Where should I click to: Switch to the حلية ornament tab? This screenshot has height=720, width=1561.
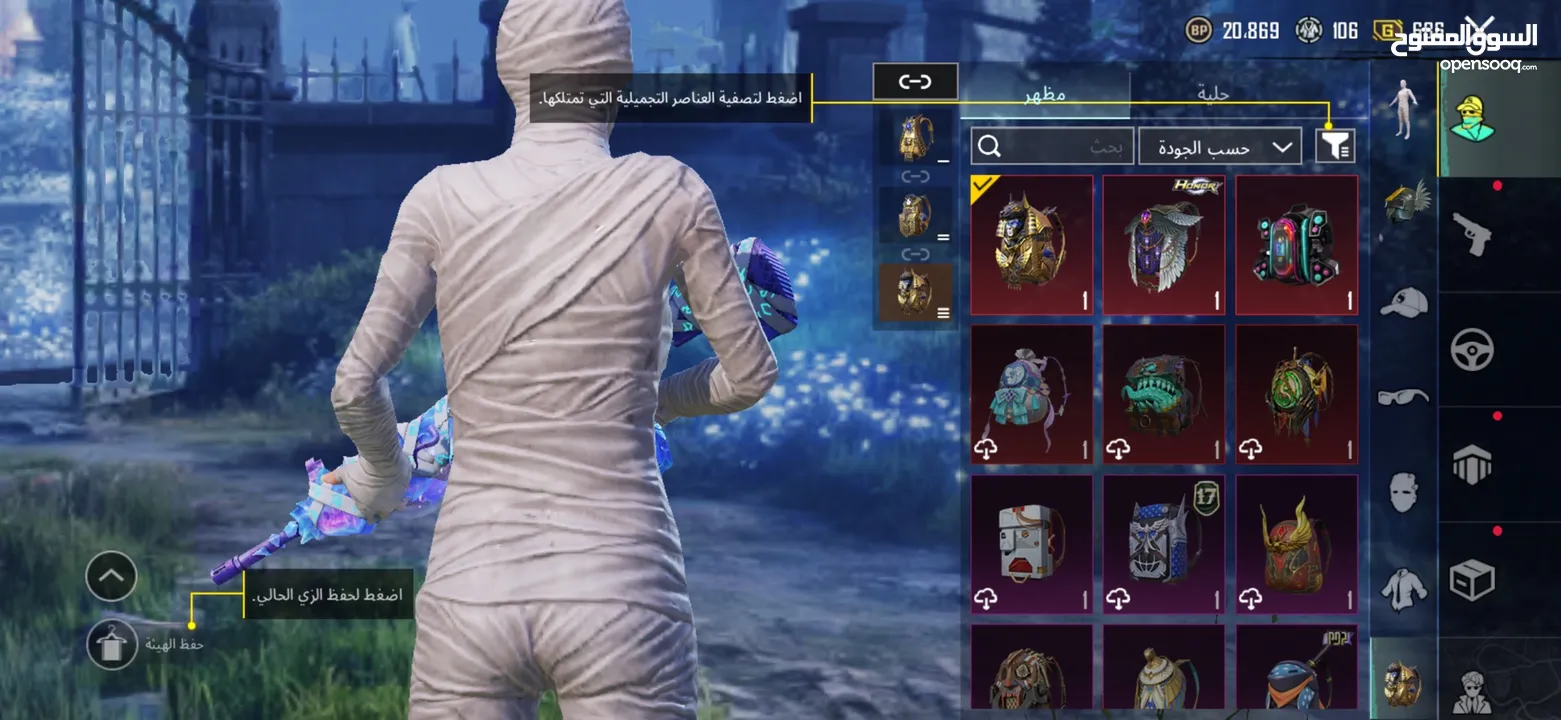click(x=1213, y=95)
